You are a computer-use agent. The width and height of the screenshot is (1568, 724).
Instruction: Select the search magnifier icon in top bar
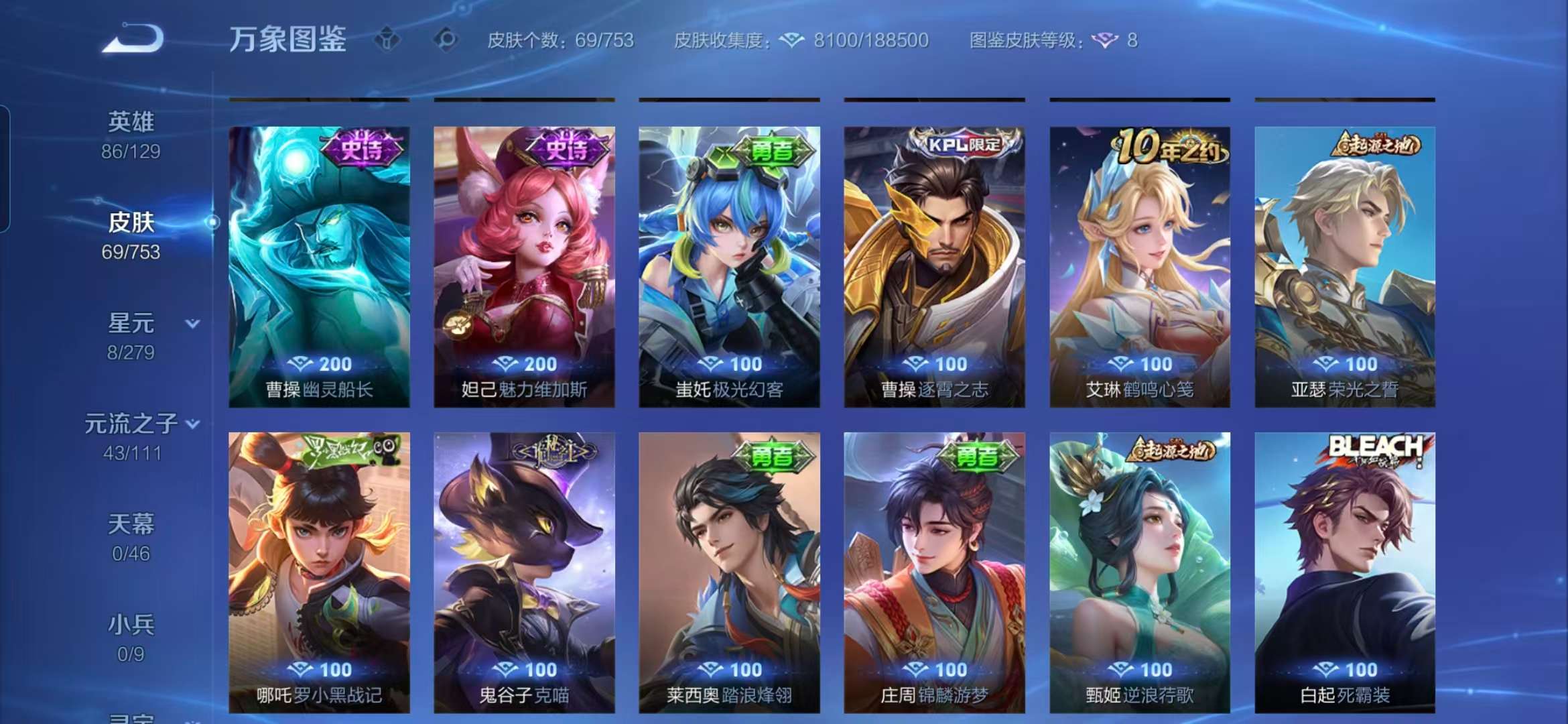tap(444, 40)
